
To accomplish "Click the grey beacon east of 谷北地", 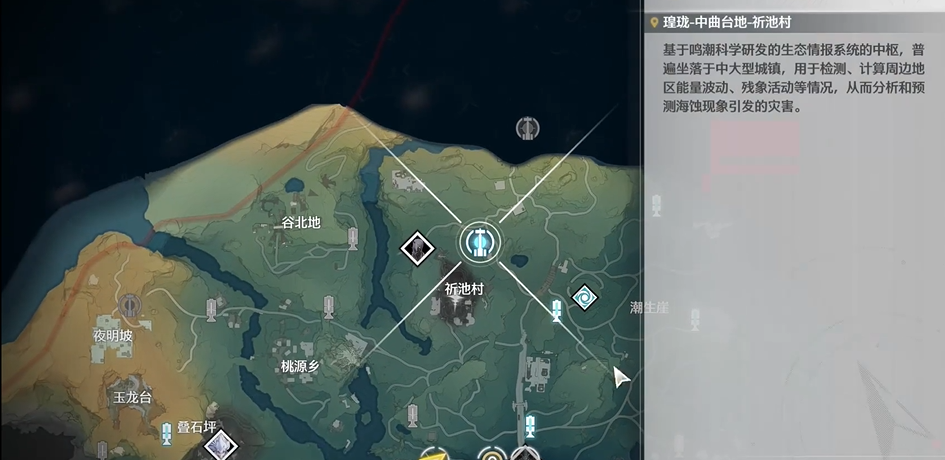I will click(x=352, y=237).
